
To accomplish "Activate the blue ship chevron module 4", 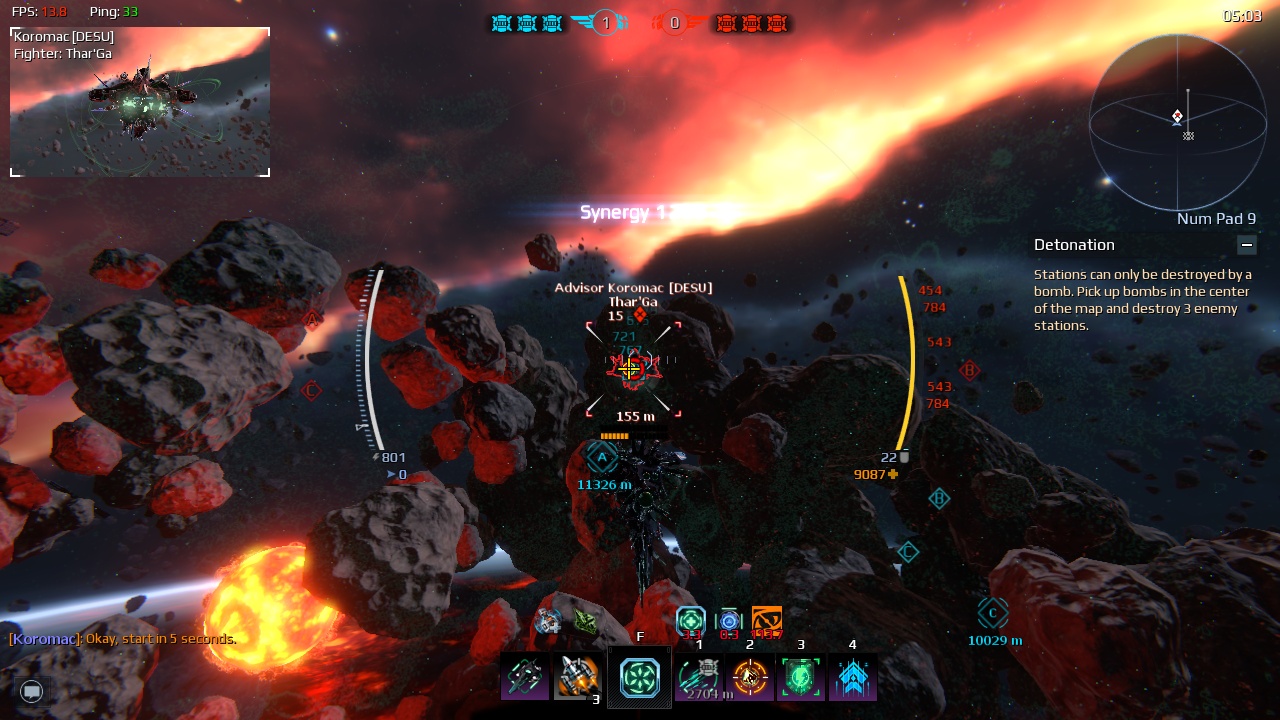I will [852, 677].
